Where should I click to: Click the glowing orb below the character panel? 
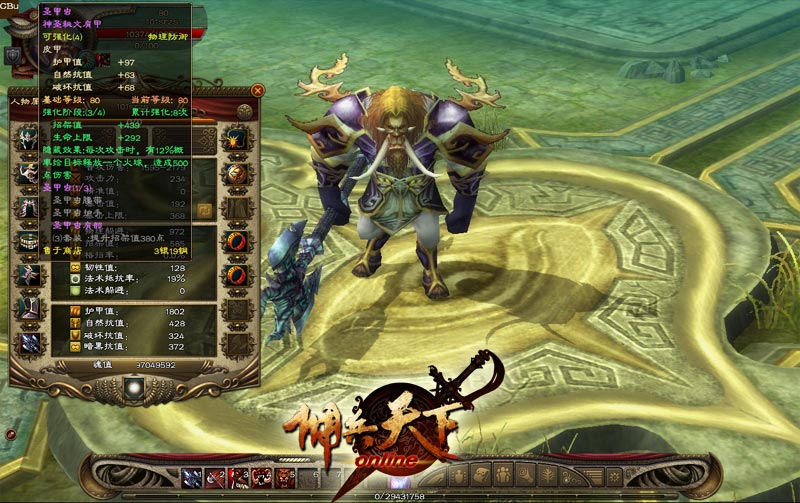pyautogui.click(x=133, y=386)
